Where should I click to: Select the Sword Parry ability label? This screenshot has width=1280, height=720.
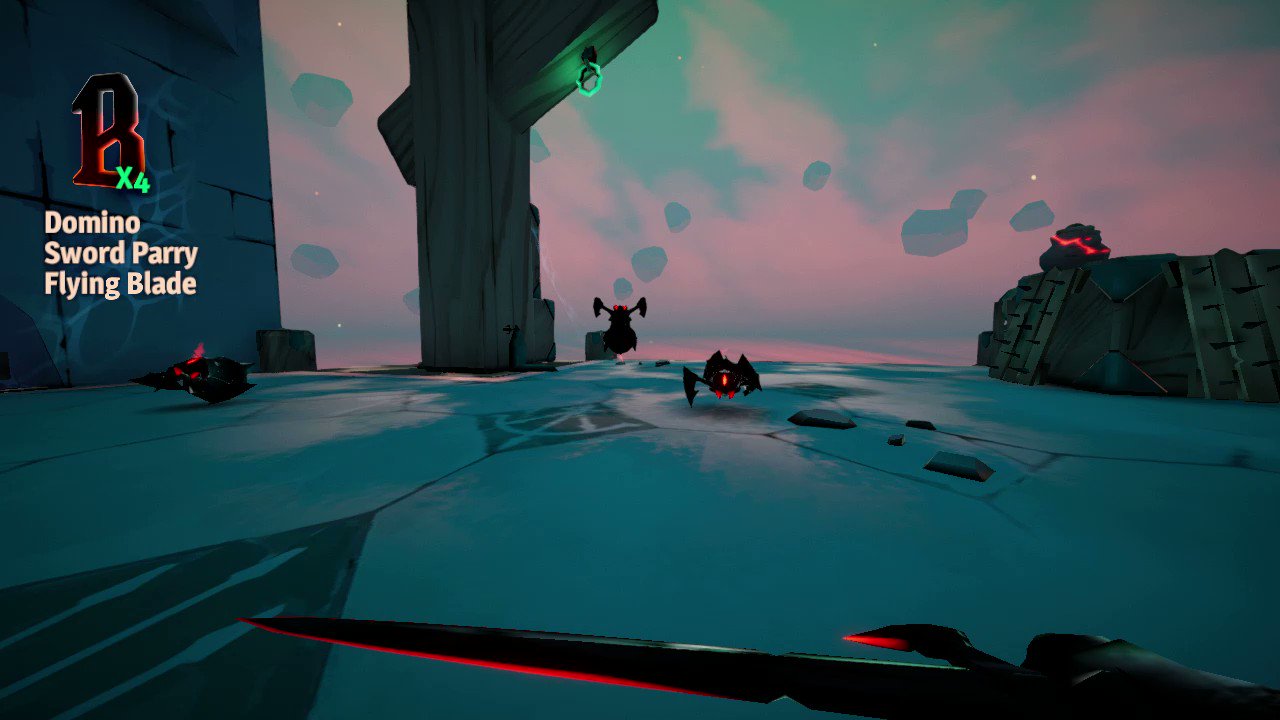(x=120, y=253)
